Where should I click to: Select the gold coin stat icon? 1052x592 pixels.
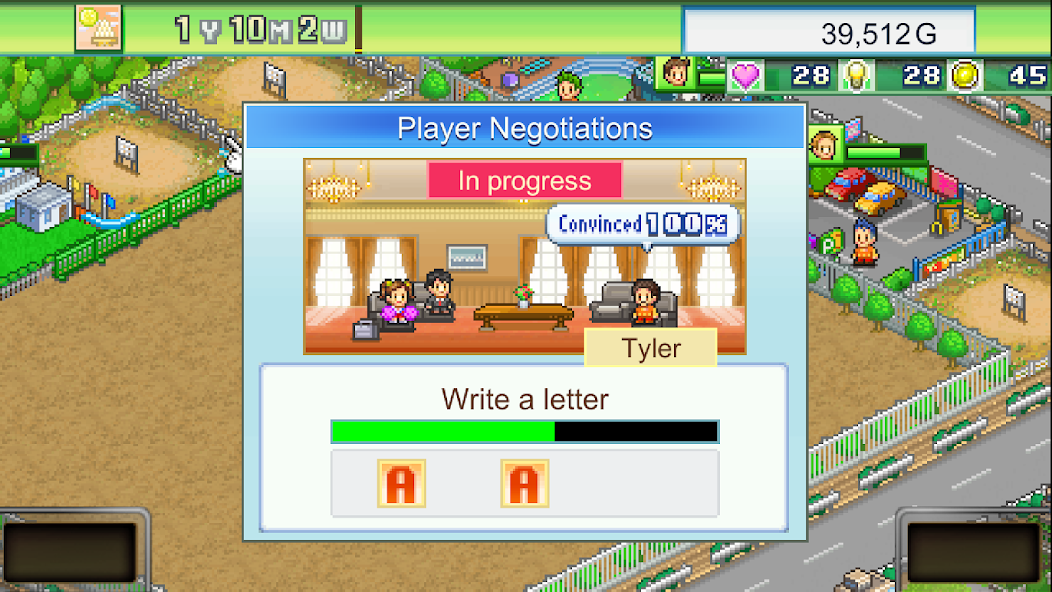coord(965,76)
